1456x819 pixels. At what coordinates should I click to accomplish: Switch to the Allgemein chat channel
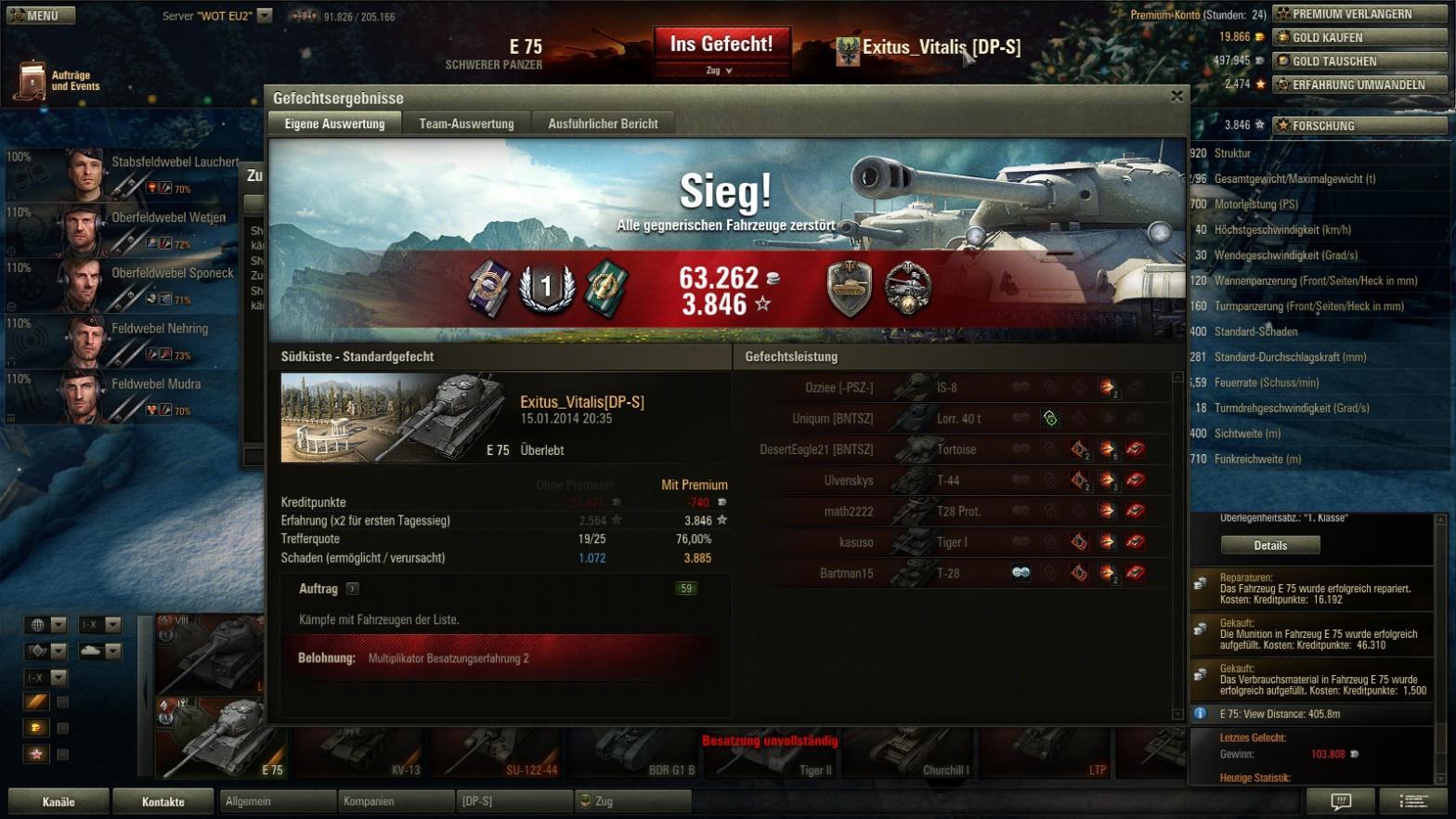click(x=277, y=800)
